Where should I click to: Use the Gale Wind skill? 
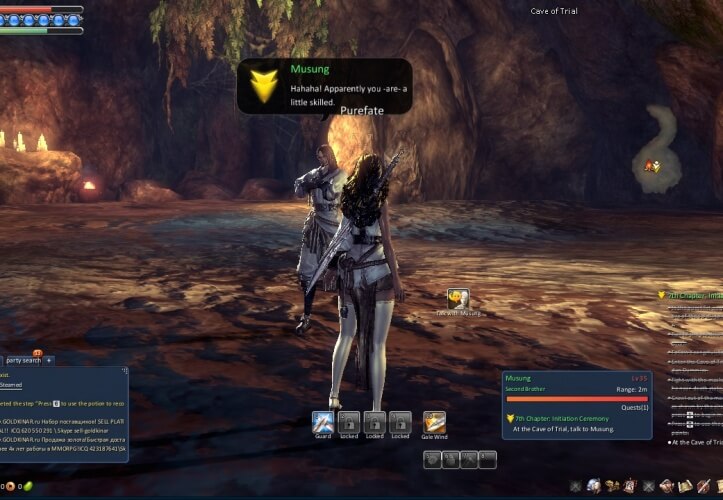click(x=434, y=422)
